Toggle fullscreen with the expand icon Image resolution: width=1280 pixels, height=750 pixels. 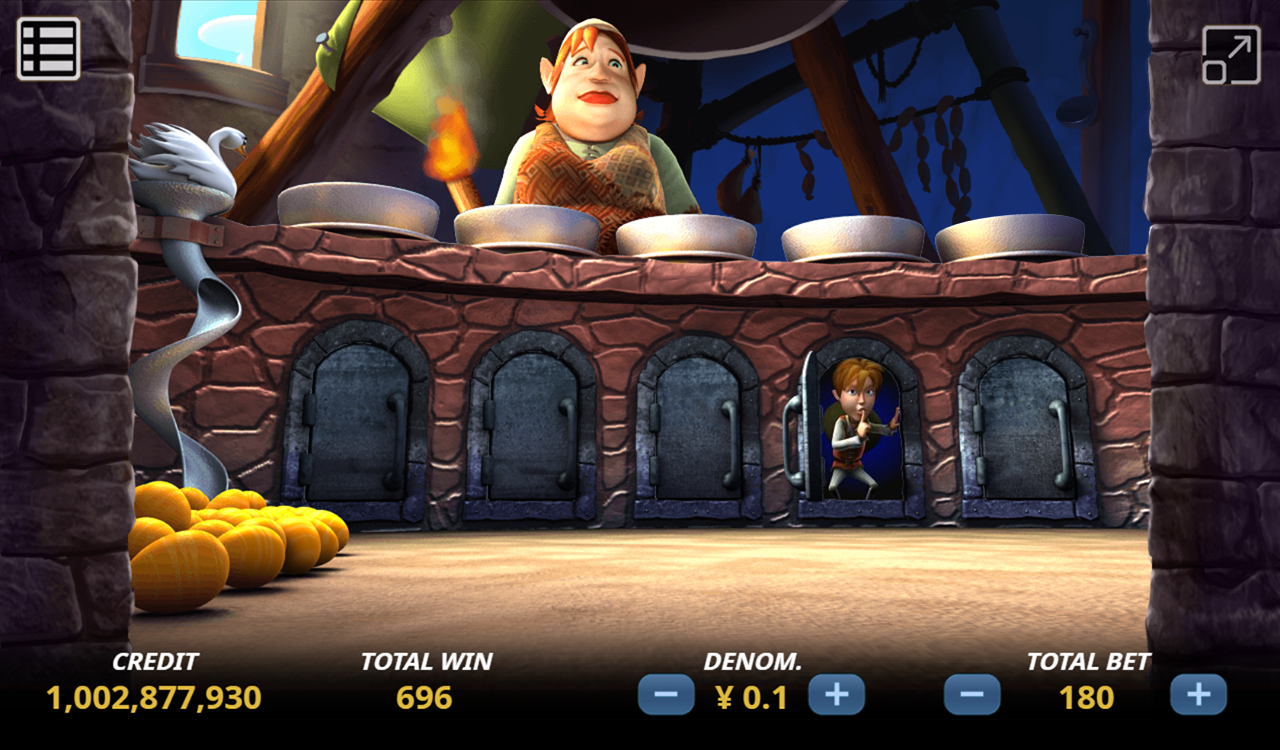(1230, 55)
